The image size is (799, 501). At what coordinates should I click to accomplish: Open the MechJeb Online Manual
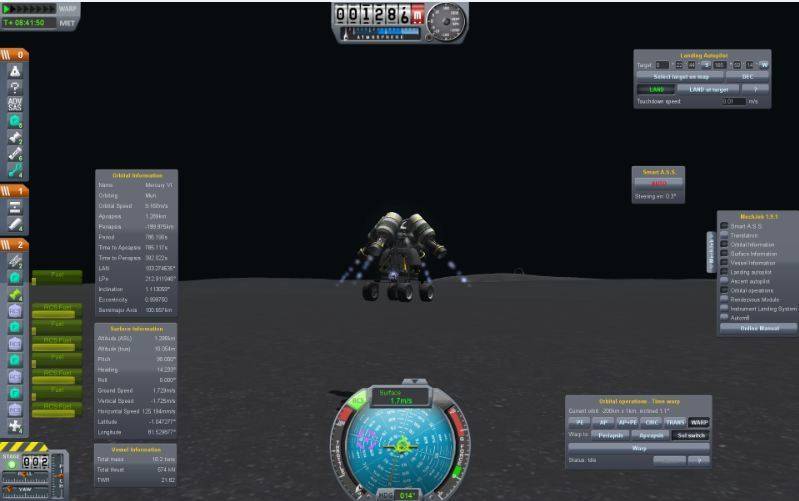[x=756, y=328]
